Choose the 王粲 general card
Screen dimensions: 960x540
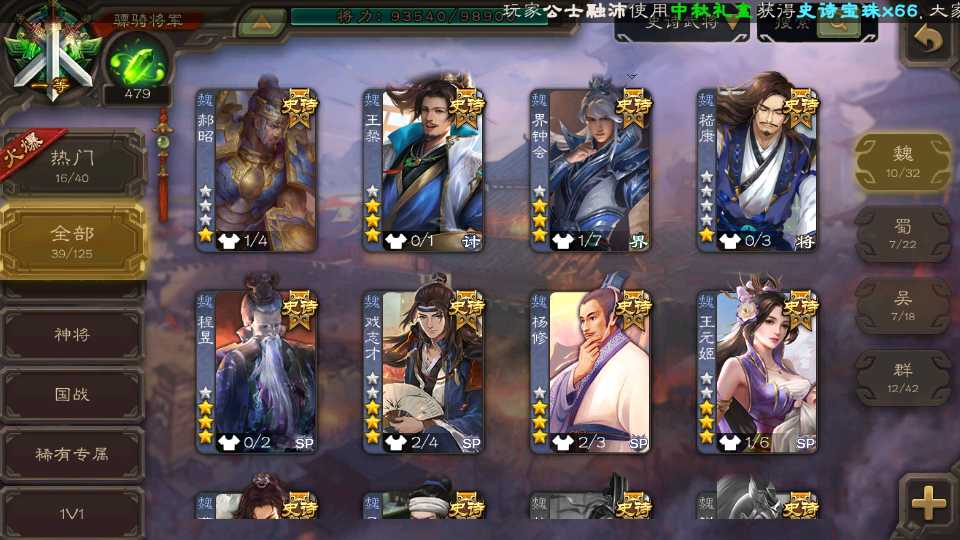coord(424,170)
